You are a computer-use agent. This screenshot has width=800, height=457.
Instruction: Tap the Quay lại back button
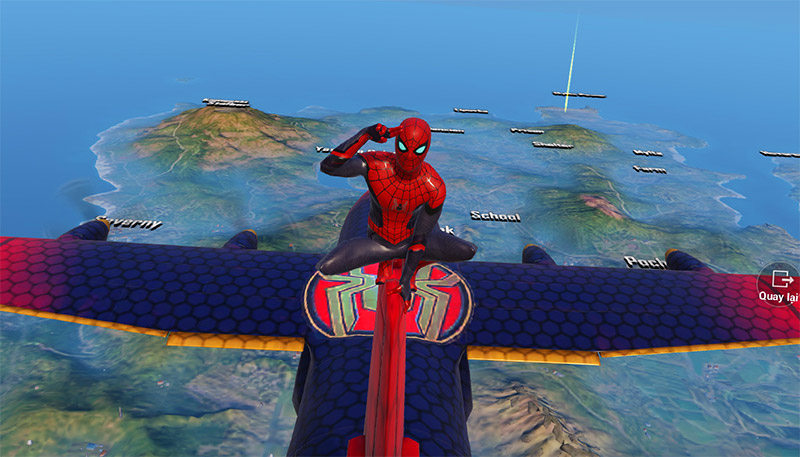[779, 284]
